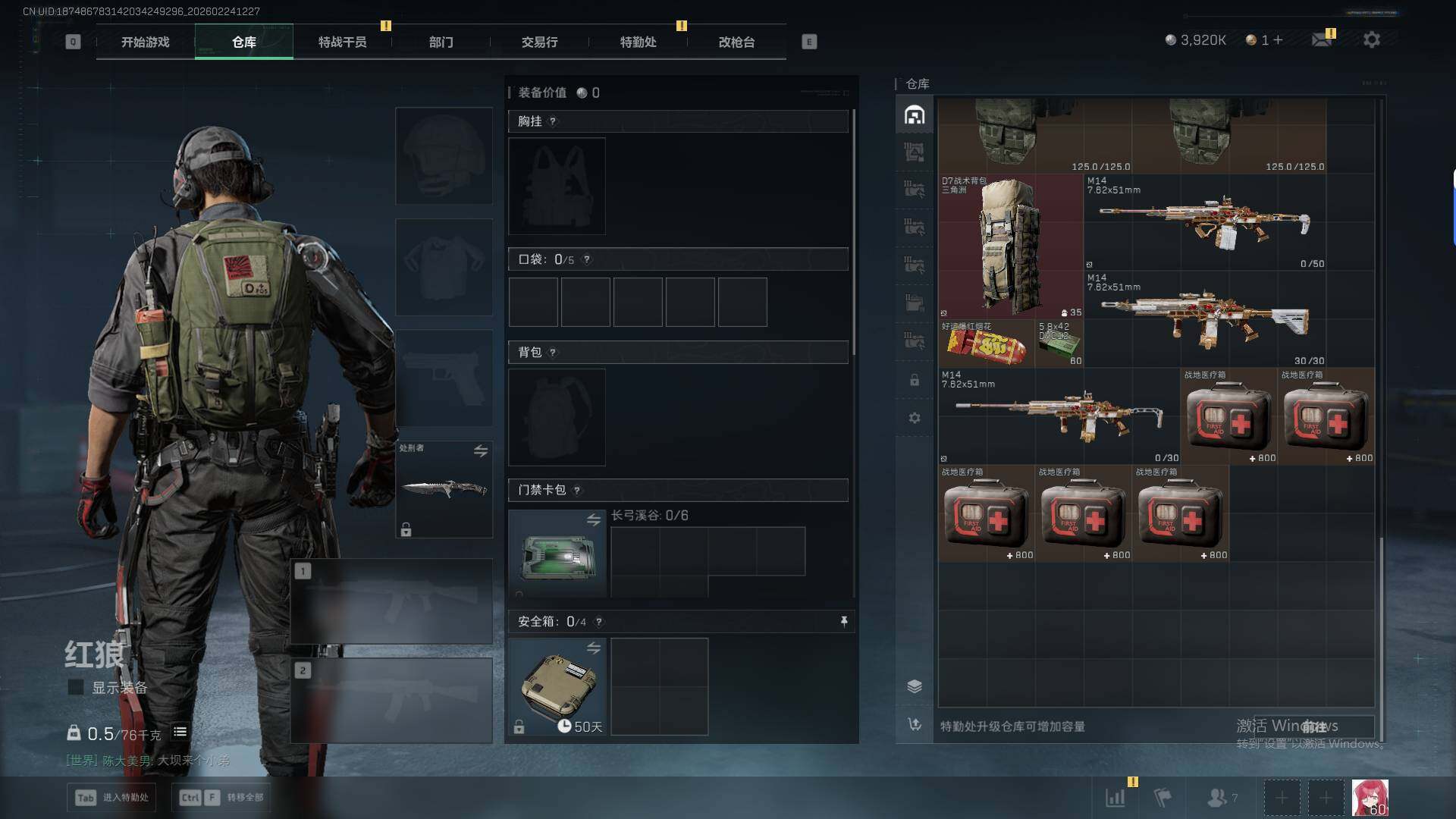Switch to the 改枪台 tab
The height and width of the screenshot is (819, 1456).
coord(736,42)
